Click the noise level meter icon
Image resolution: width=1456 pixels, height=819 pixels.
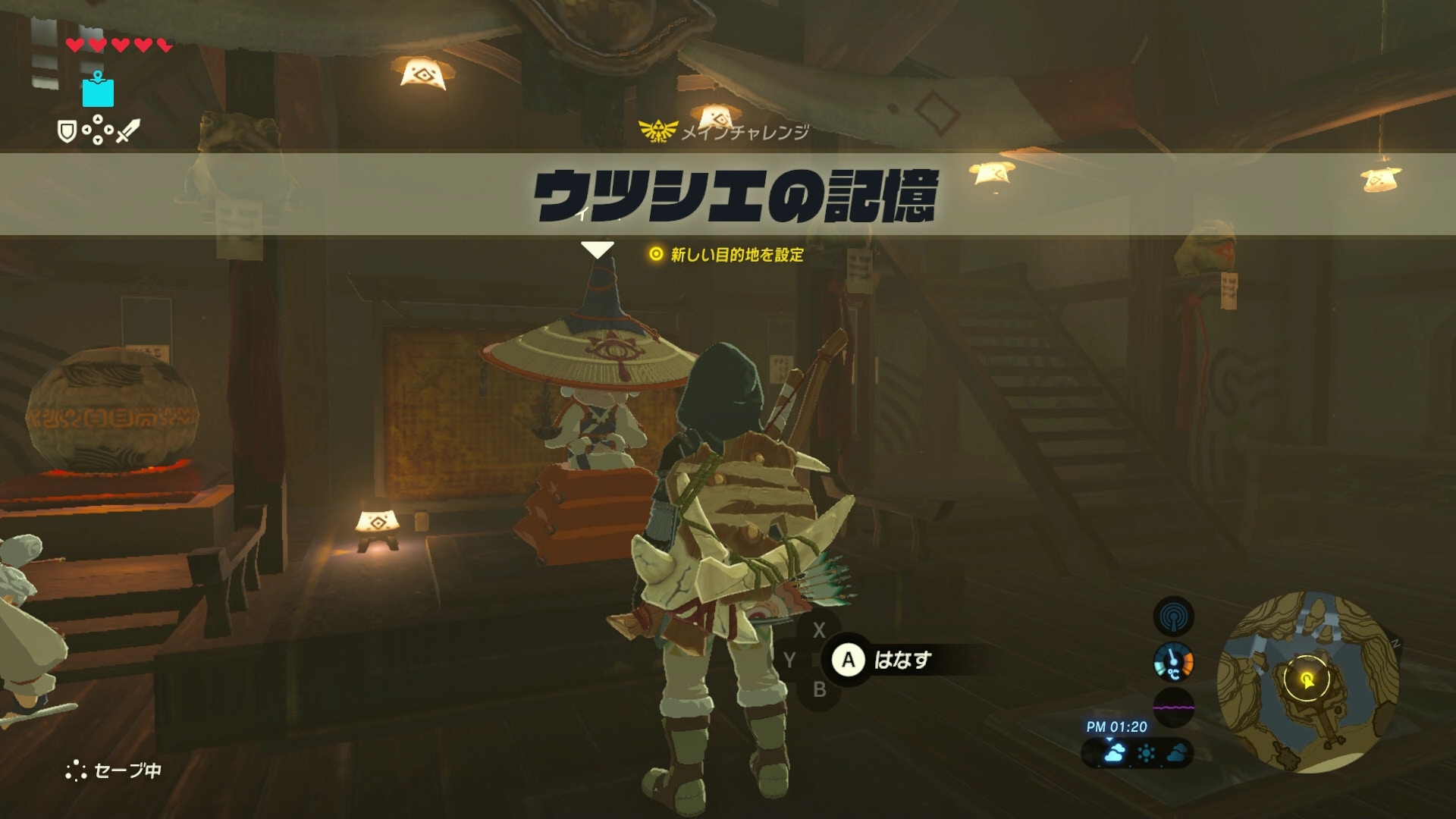[x=1174, y=706]
